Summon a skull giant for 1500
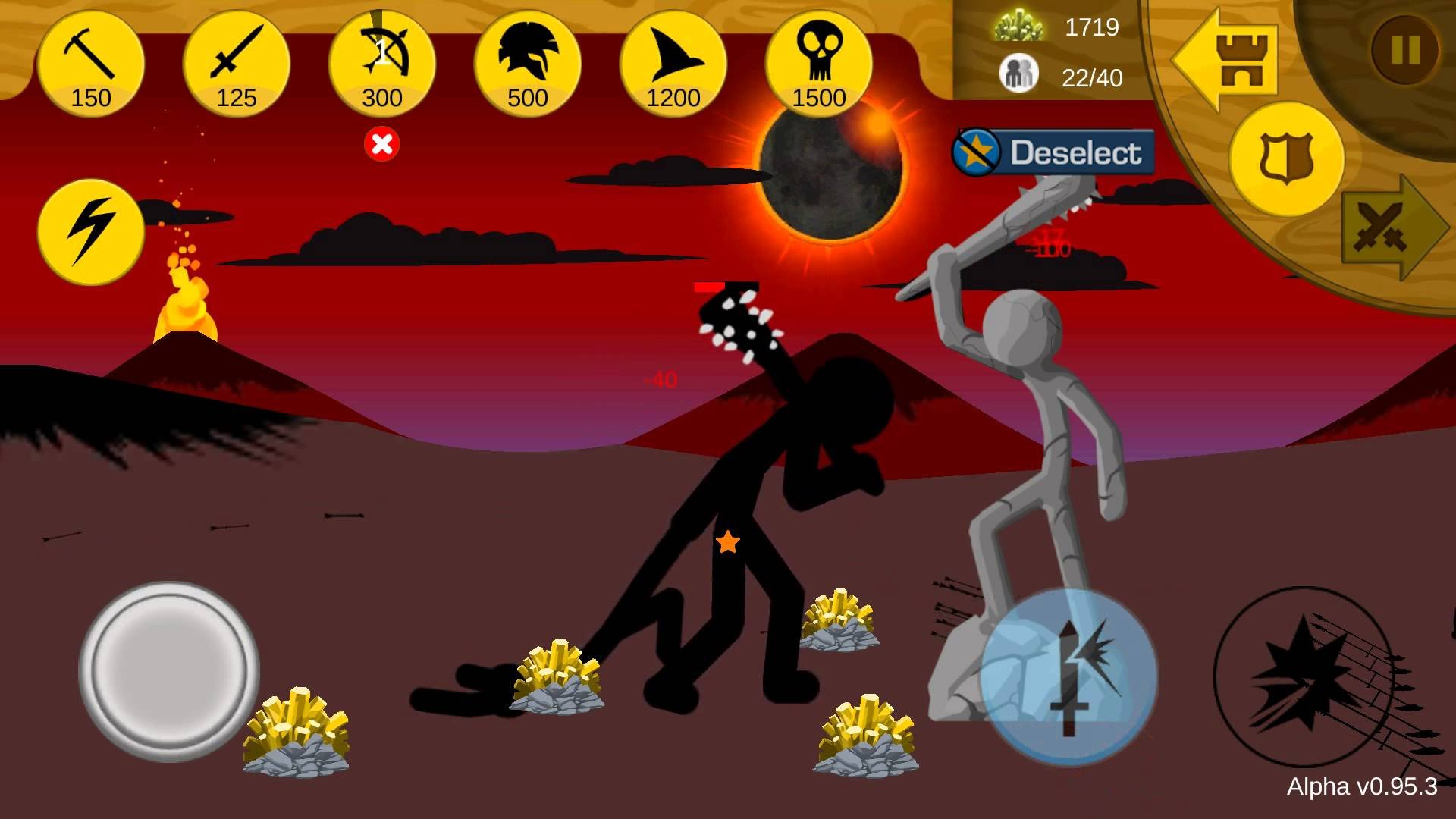This screenshot has height=819, width=1456. [x=819, y=64]
